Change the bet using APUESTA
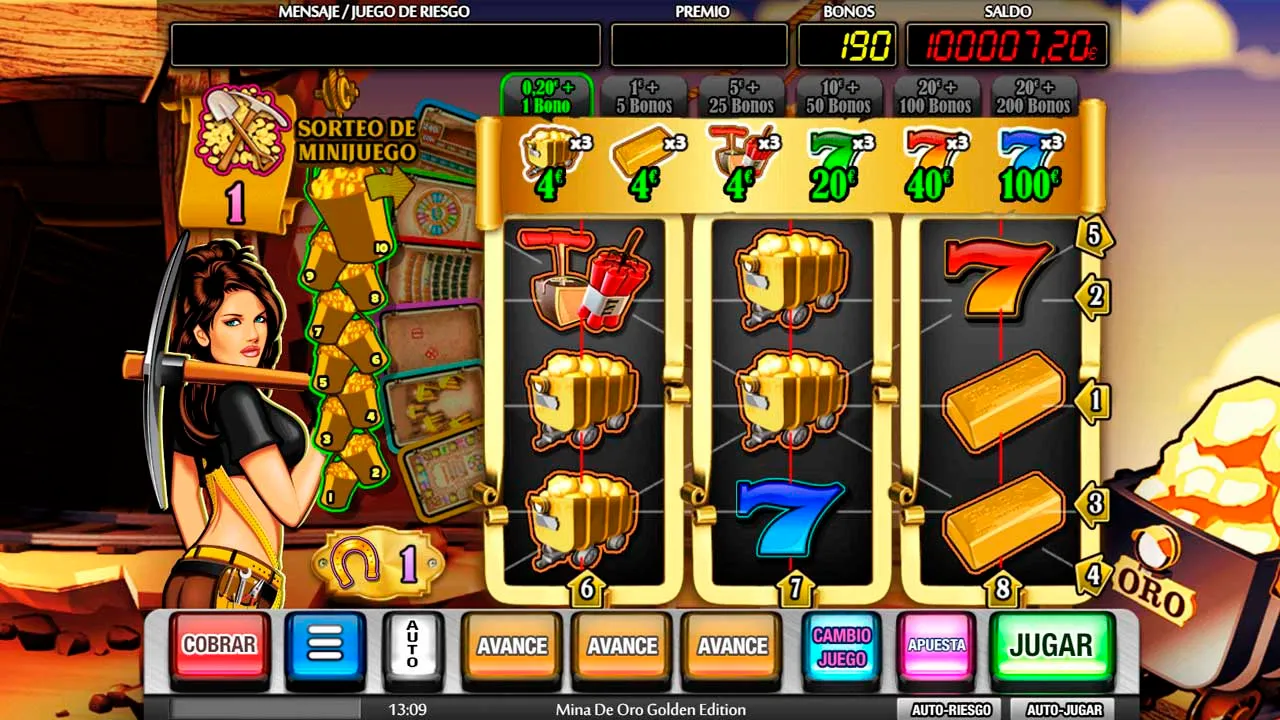This screenshot has height=720, width=1280. [936, 646]
